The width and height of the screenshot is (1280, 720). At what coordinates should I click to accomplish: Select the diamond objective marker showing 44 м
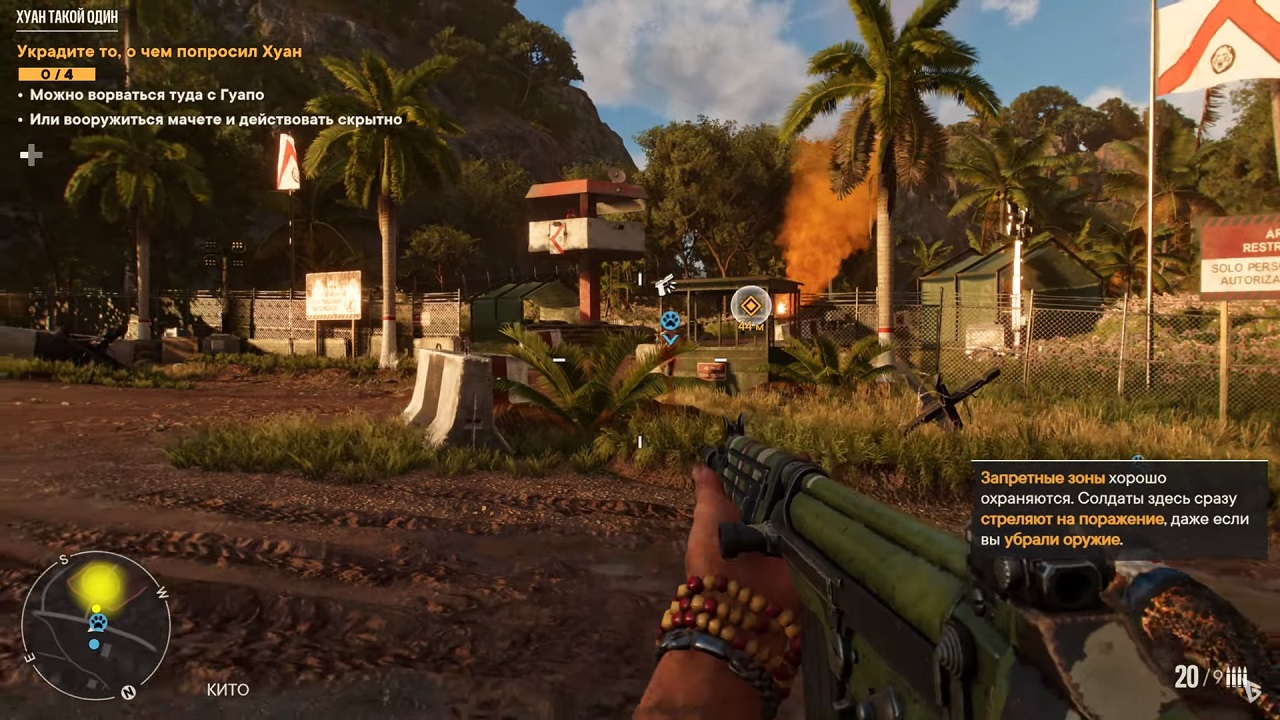(x=750, y=305)
